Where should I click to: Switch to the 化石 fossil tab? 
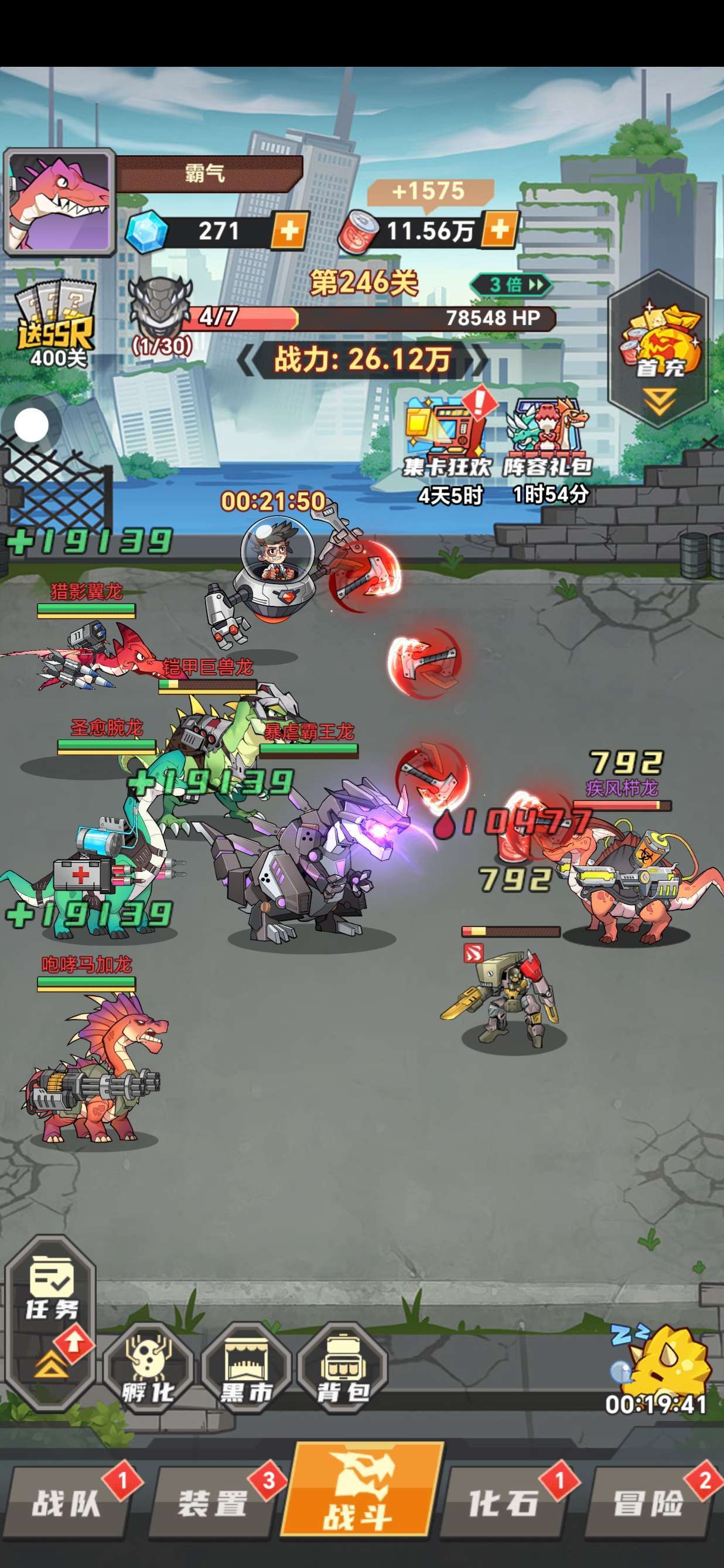tap(504, 1502)
